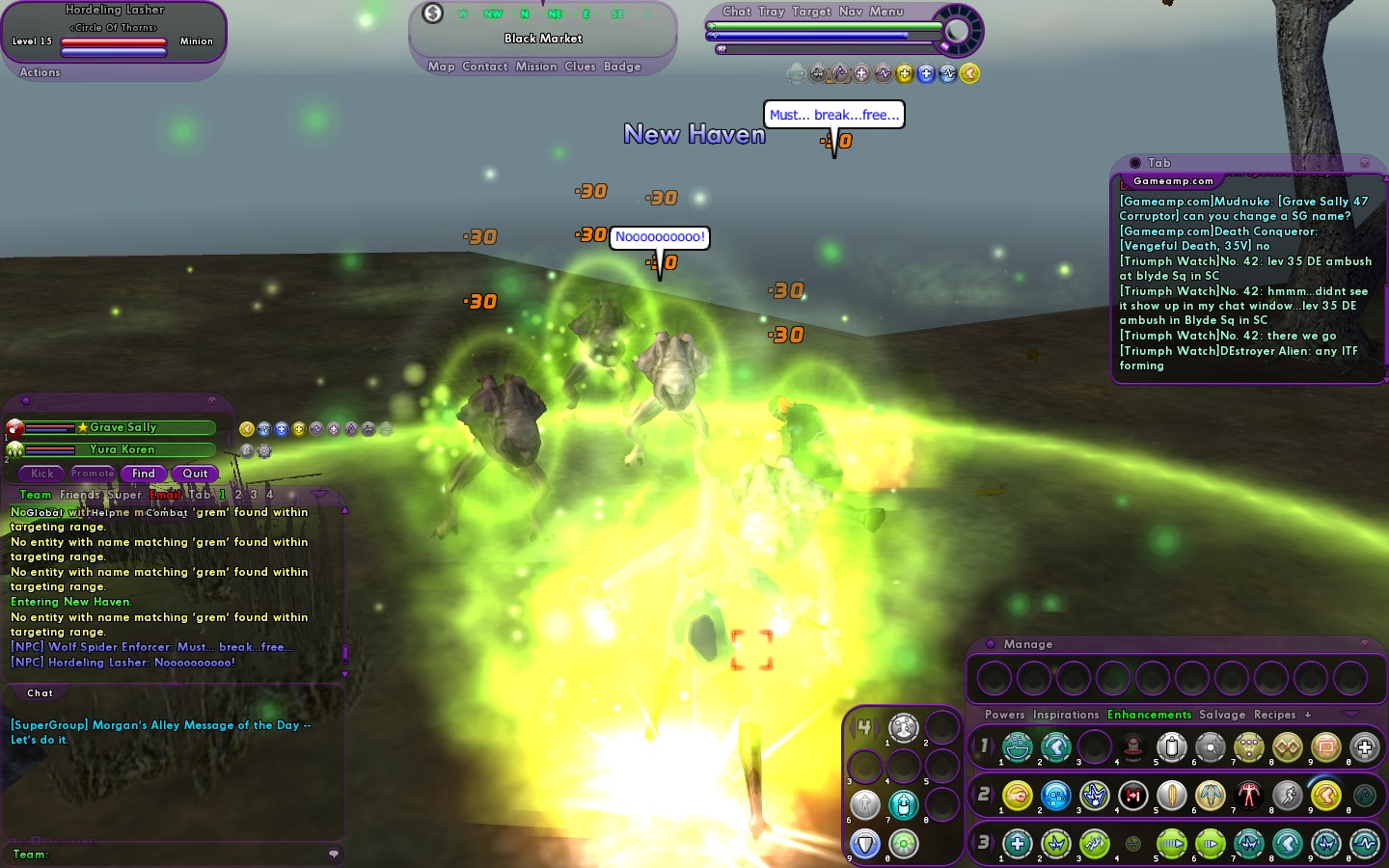The width and height of the screenshot is (1389, 868).
Task: Switch to the Friends chat tab
Action: click(x=79, y=495)
